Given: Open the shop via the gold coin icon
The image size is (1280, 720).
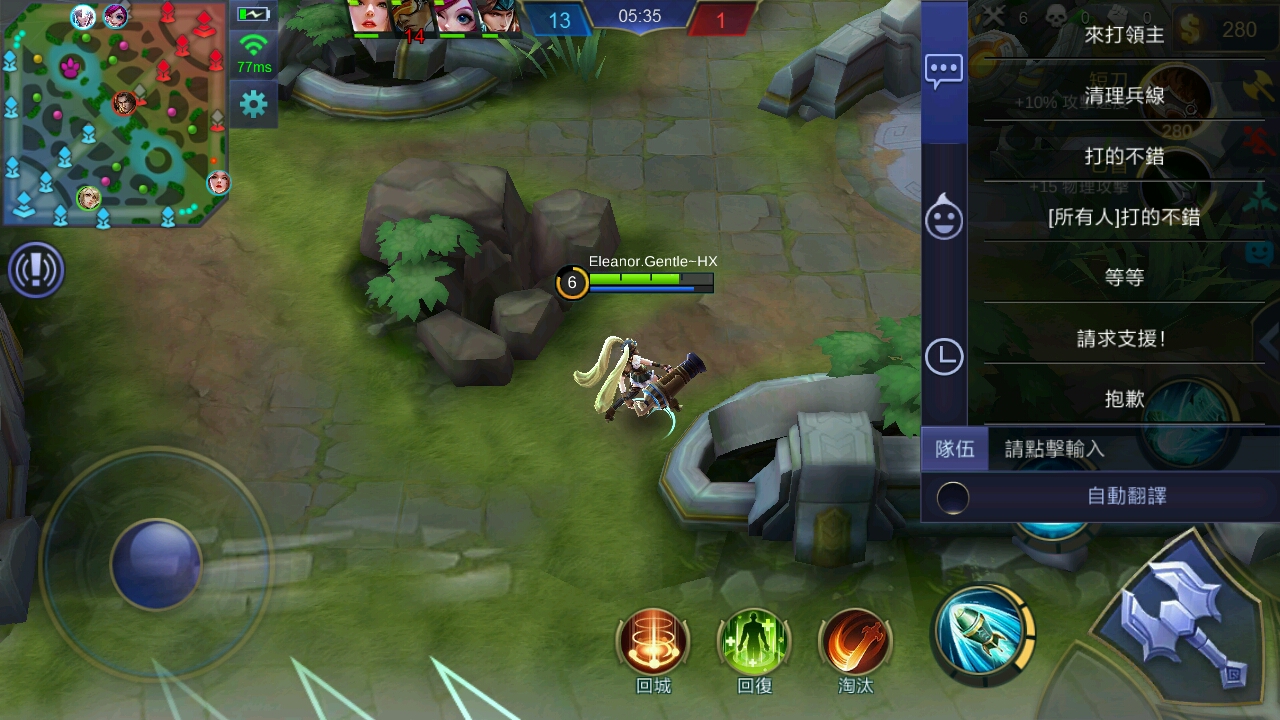Looking at the screenshot, I should 1190,27.
